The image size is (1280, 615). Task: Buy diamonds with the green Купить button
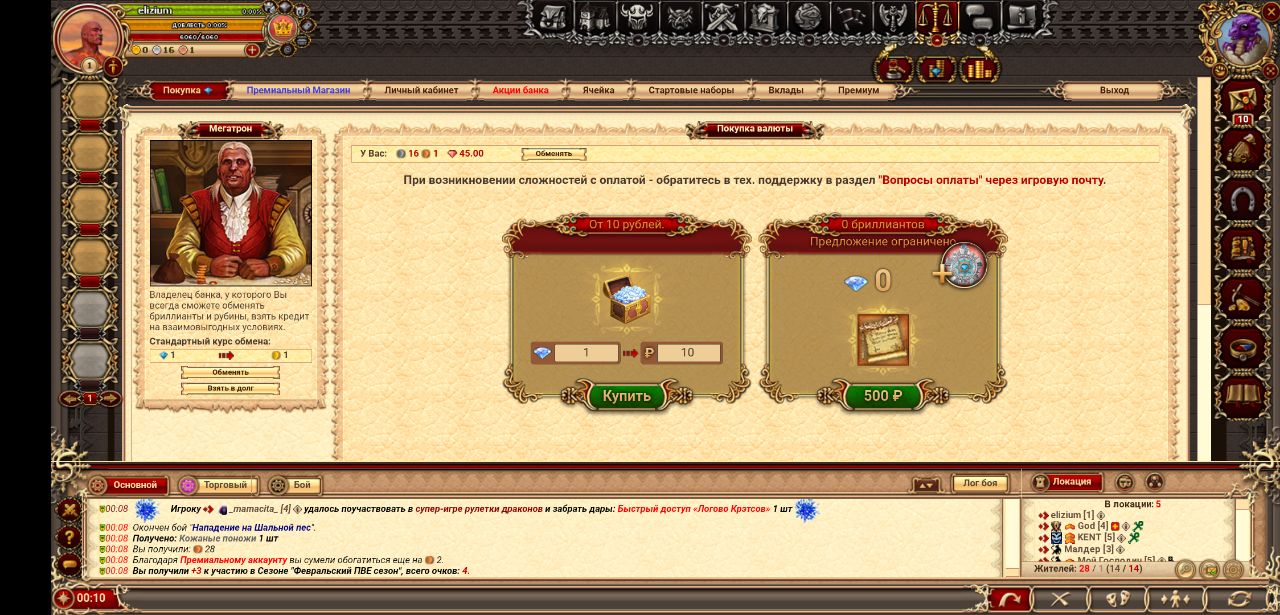pyautogui.click(x=626, y=396)
